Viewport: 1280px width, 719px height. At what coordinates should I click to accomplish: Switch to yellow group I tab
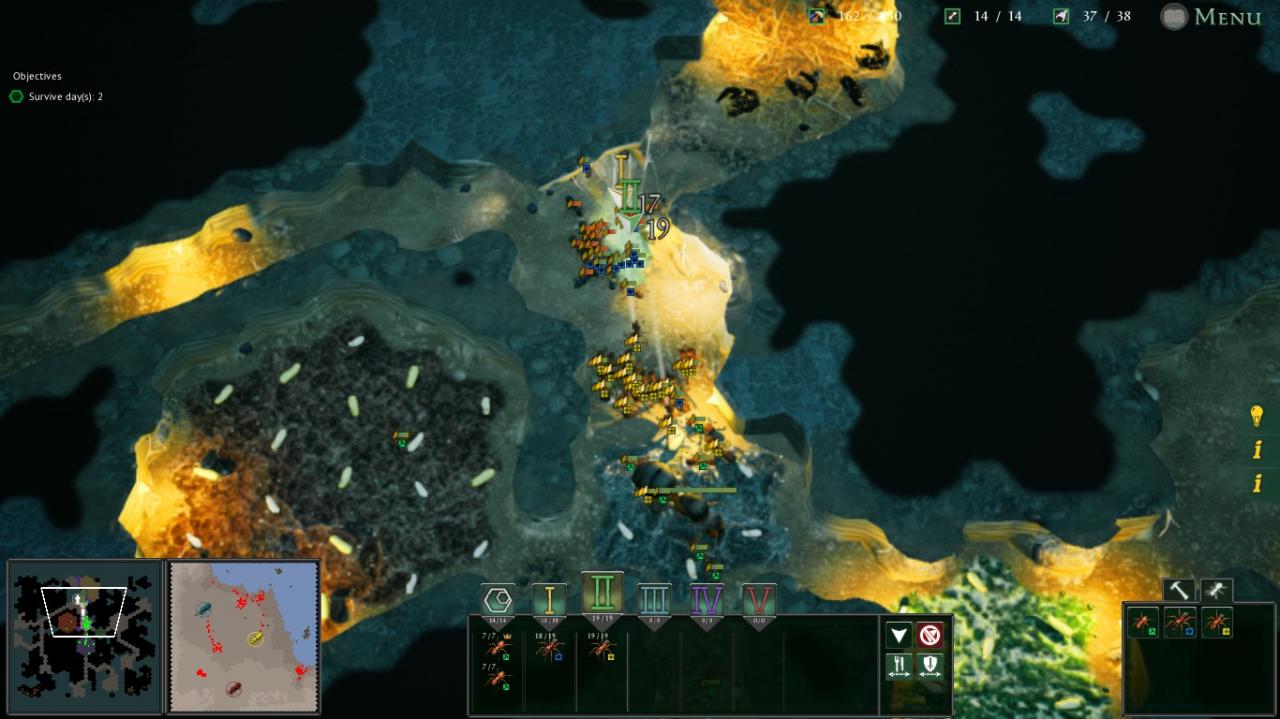[x=549, y=600]
